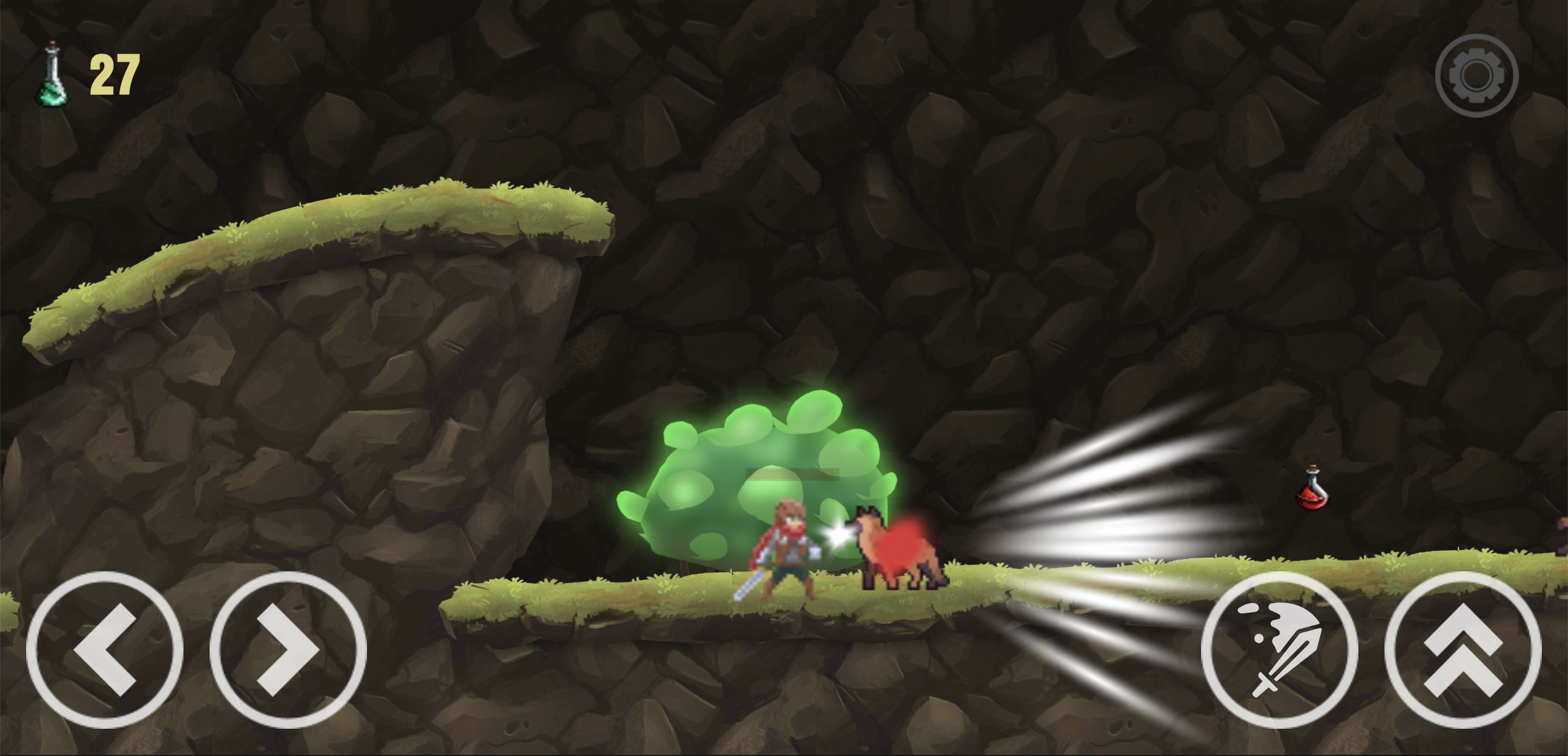Tap the move left arrow button
The image size is (1568, 756).
[105, 649]
